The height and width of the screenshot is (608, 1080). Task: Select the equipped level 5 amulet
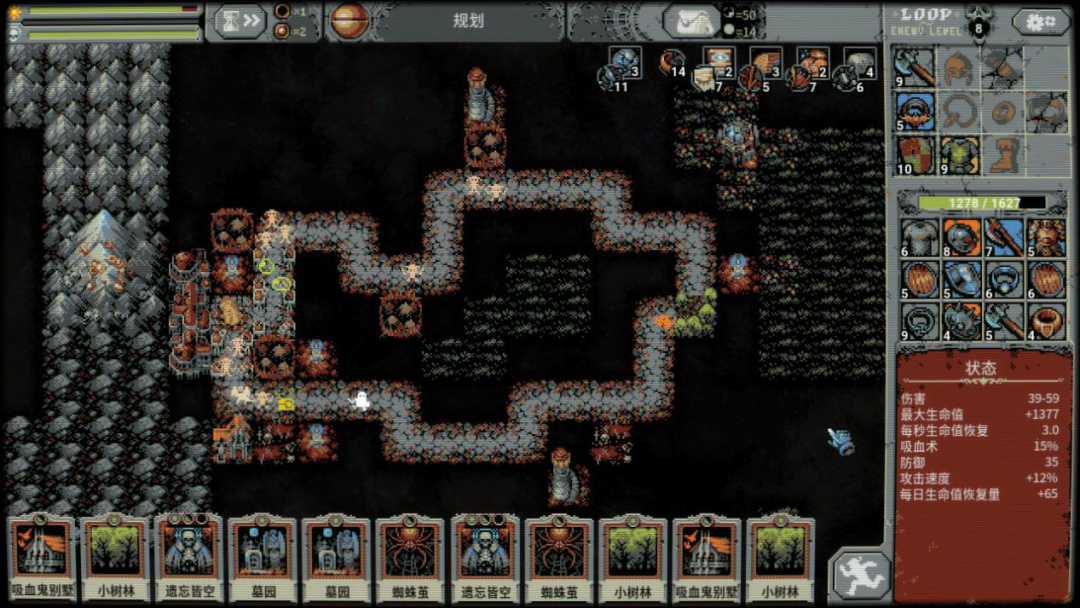tap(915, 111)
